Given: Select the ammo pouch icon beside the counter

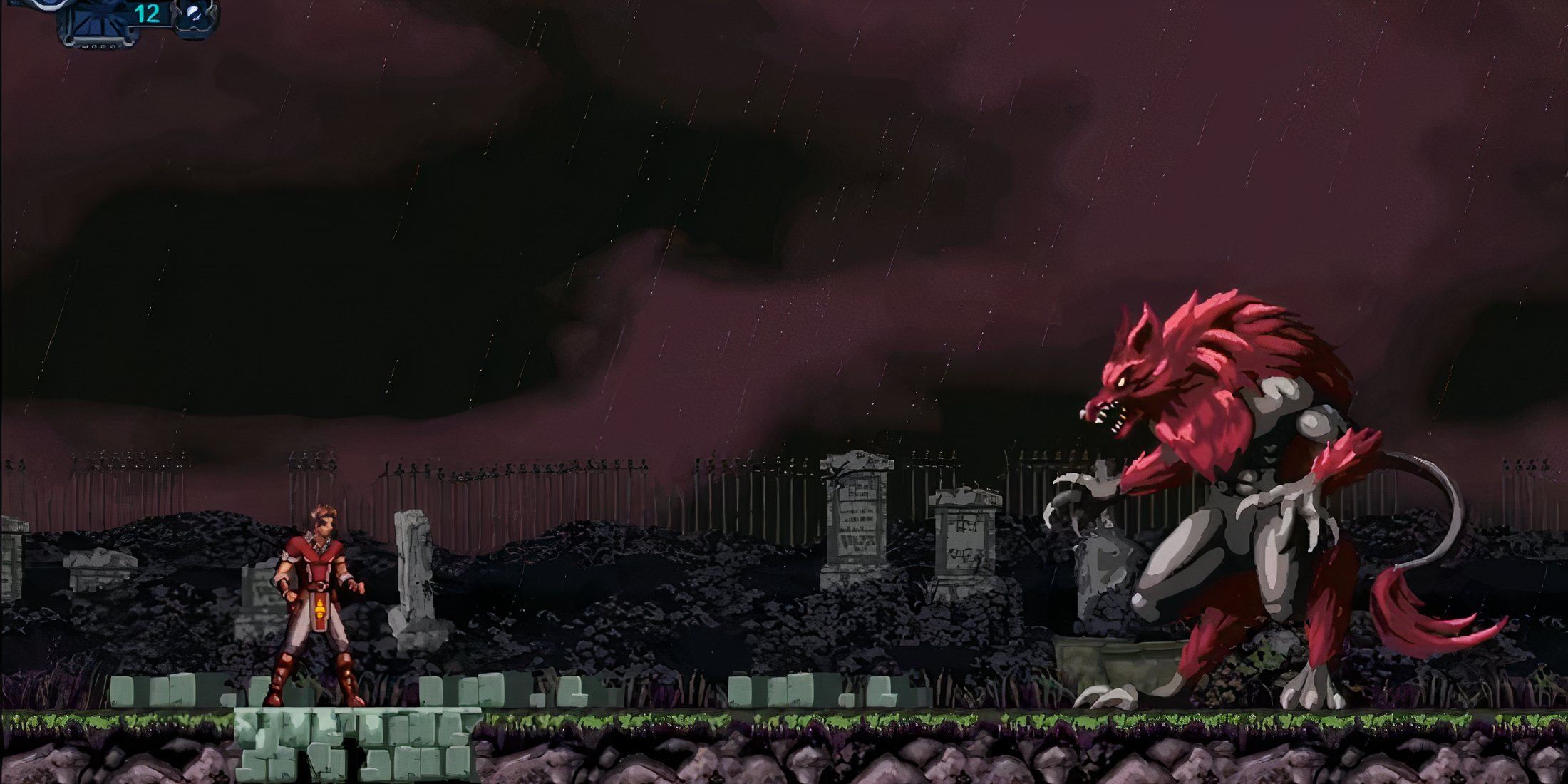Looking at the screenshot, I should 194,13.
